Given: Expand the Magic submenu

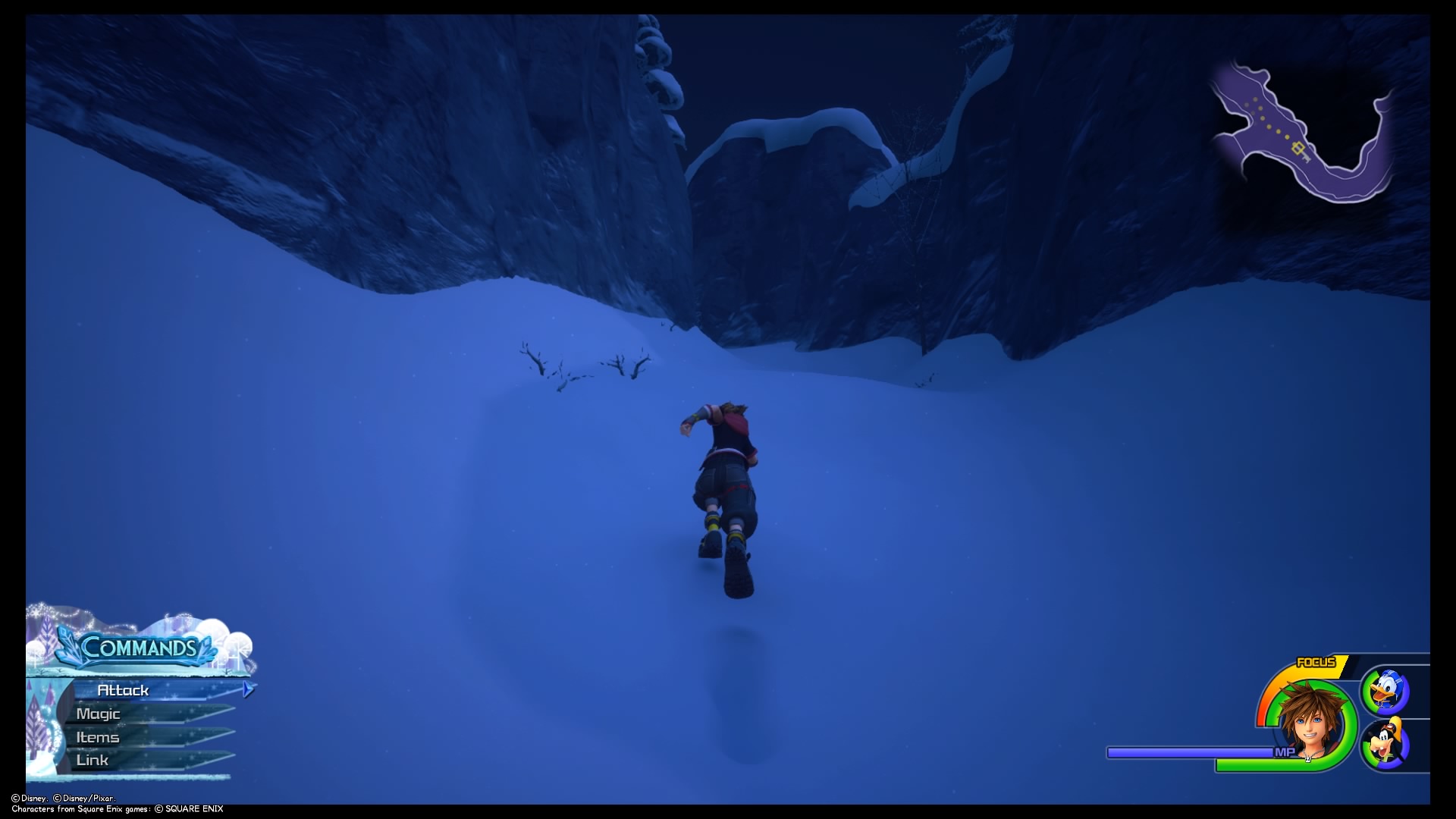Looking at the screenshot, I should [99, 714].
